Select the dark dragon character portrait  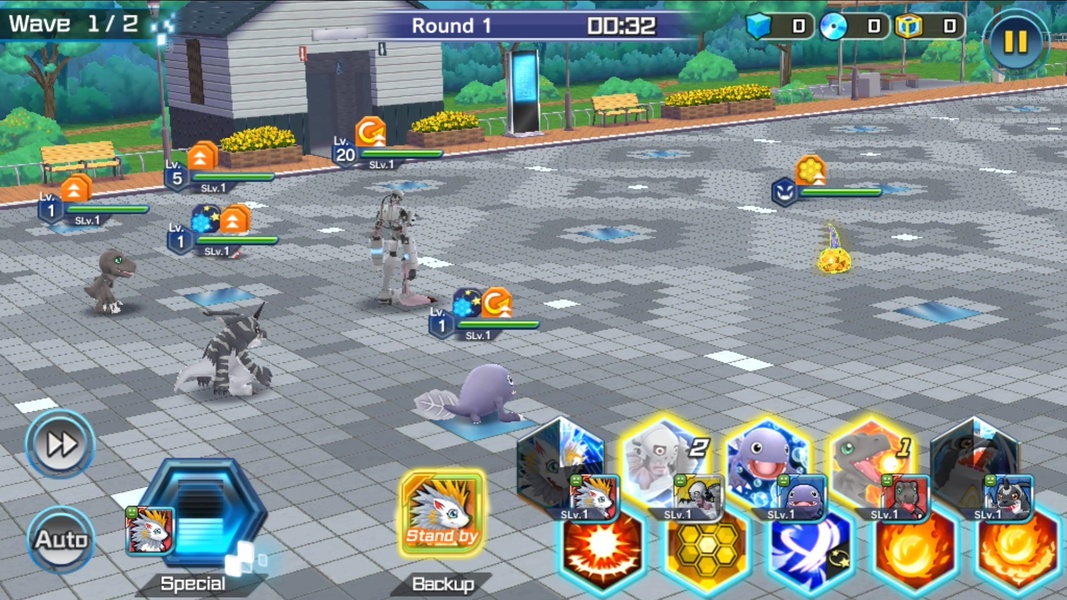(974, 462)
